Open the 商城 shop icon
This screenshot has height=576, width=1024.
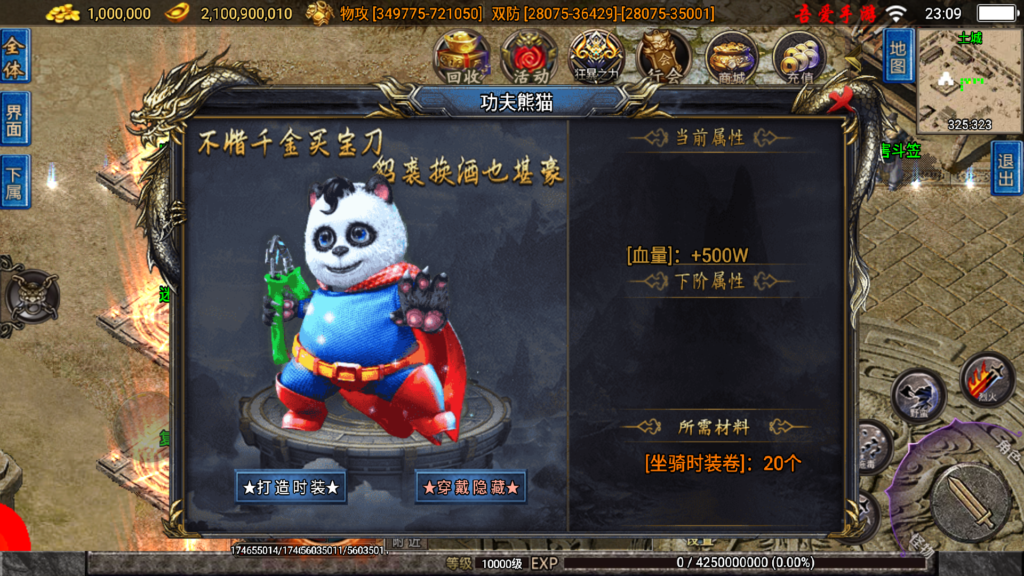click(731, 57)
